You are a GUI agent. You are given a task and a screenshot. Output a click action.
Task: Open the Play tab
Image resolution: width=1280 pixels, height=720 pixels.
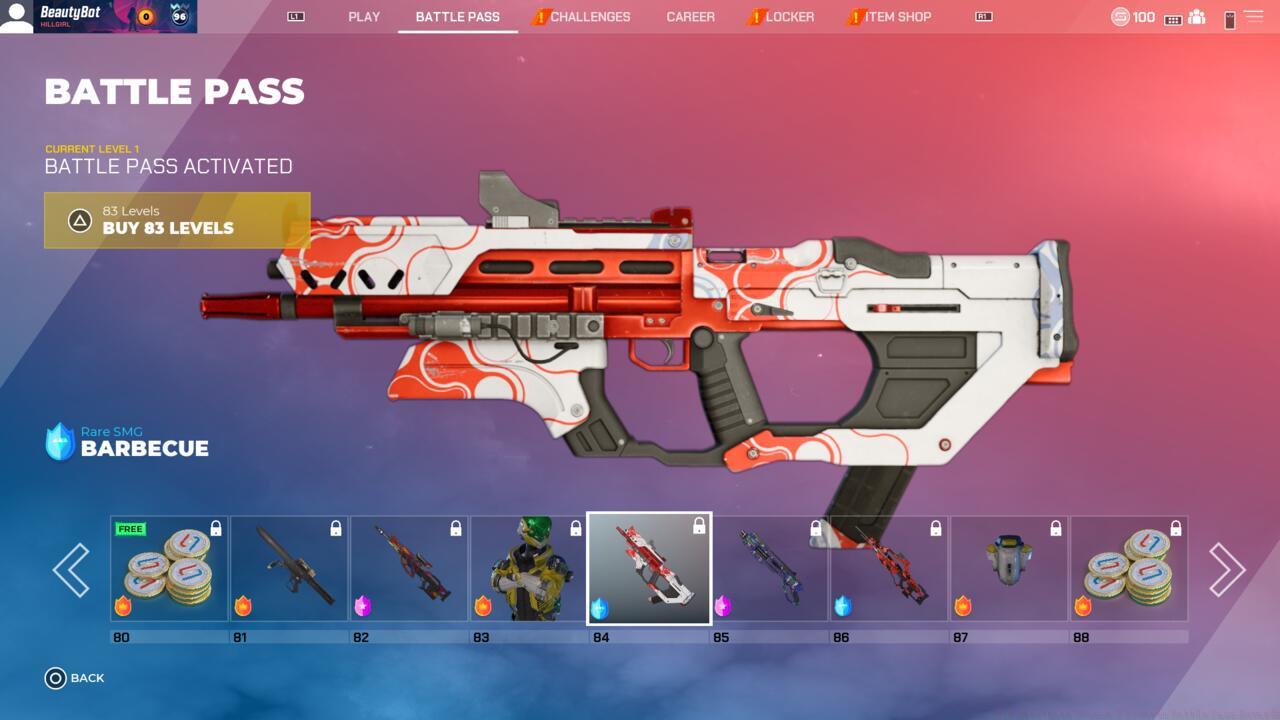tap(364, 17)
